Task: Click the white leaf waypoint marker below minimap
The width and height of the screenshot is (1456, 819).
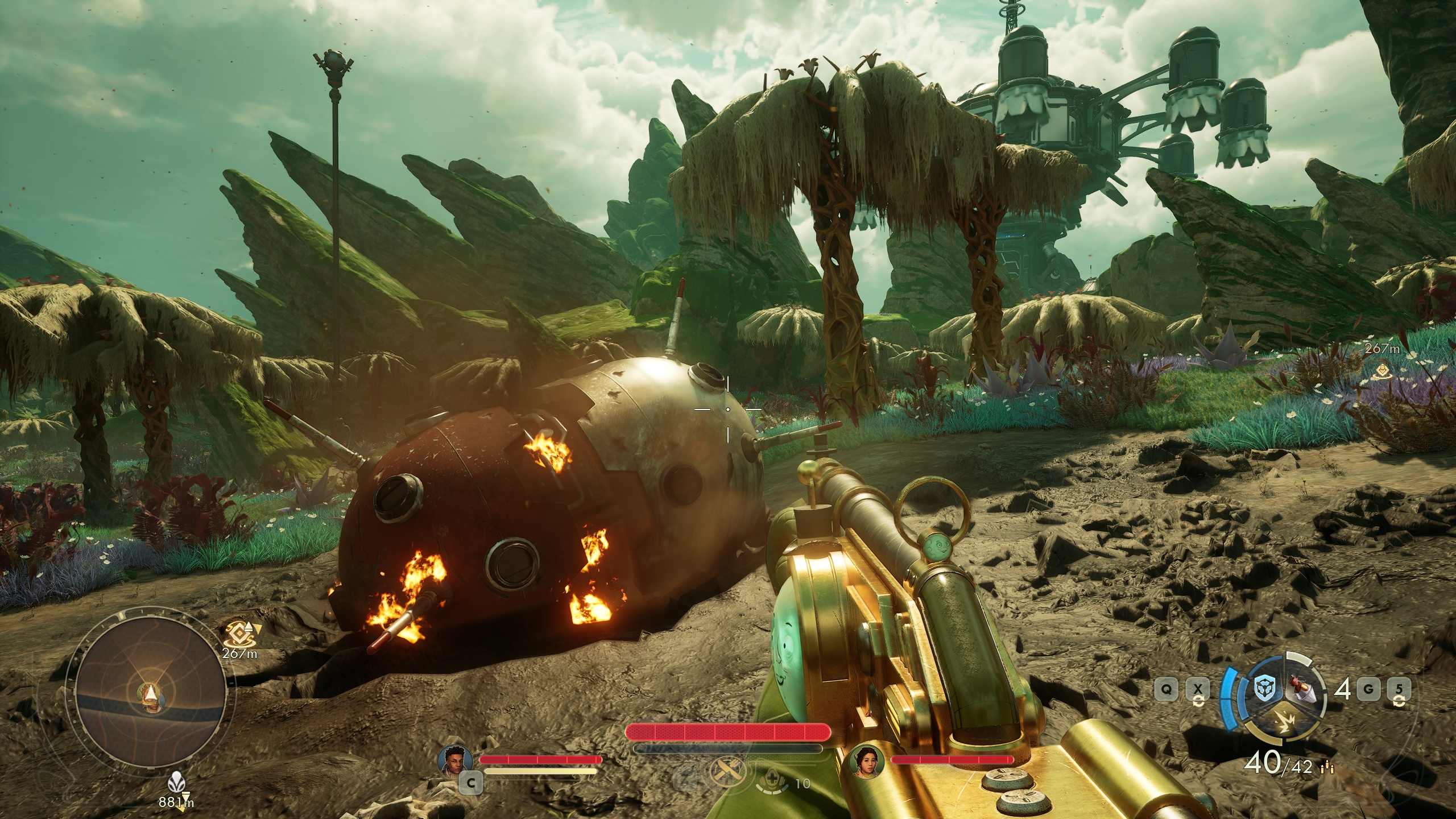Action: [176, 785]
